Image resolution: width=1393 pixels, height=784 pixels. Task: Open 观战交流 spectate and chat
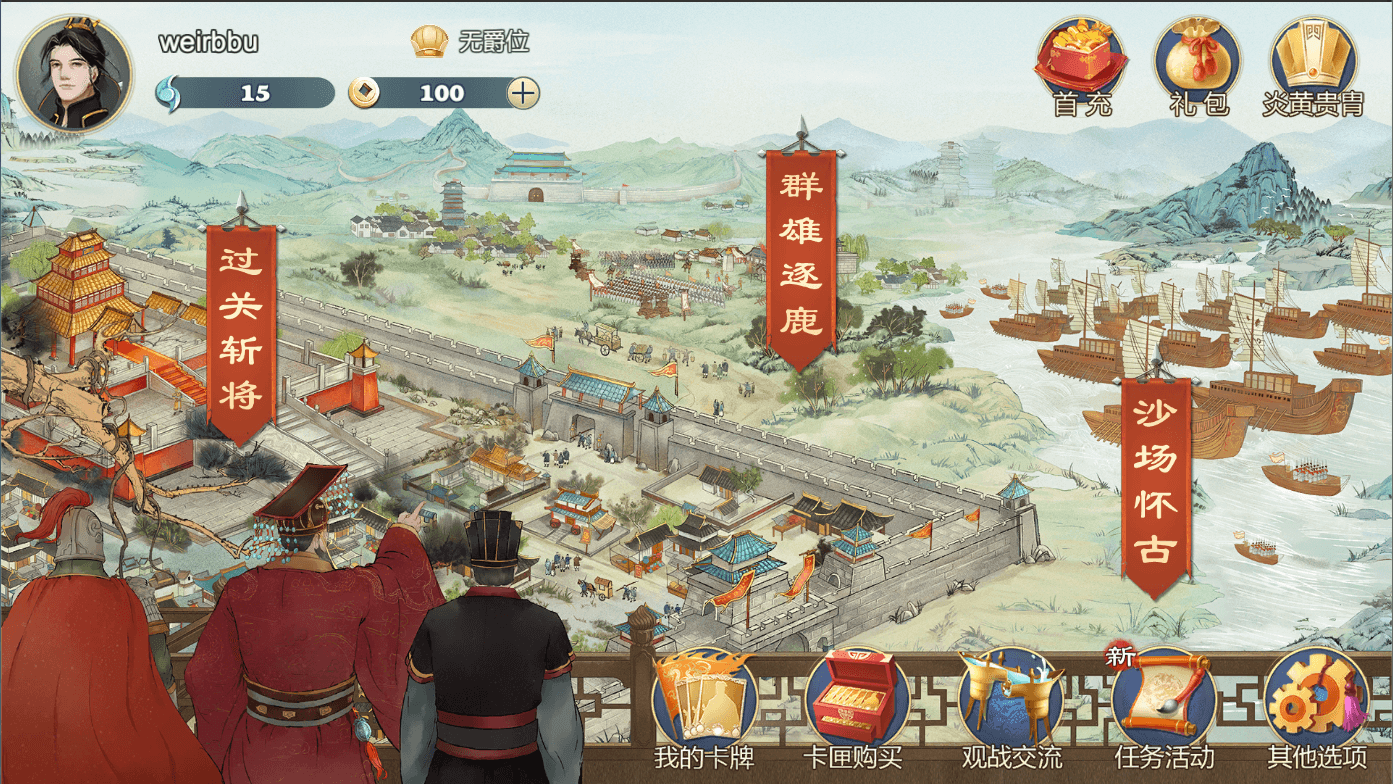coord(1011,704)
